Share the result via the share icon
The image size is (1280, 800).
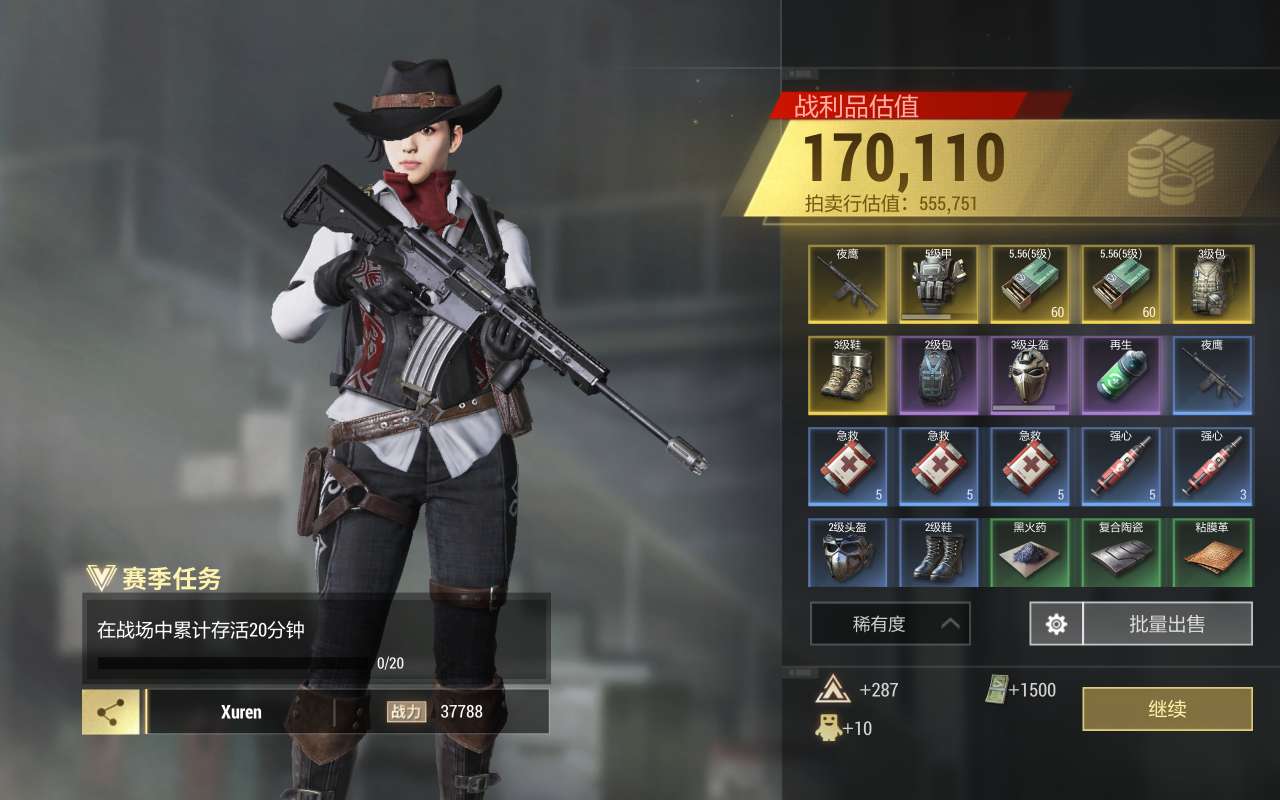[x=111, y=712]
